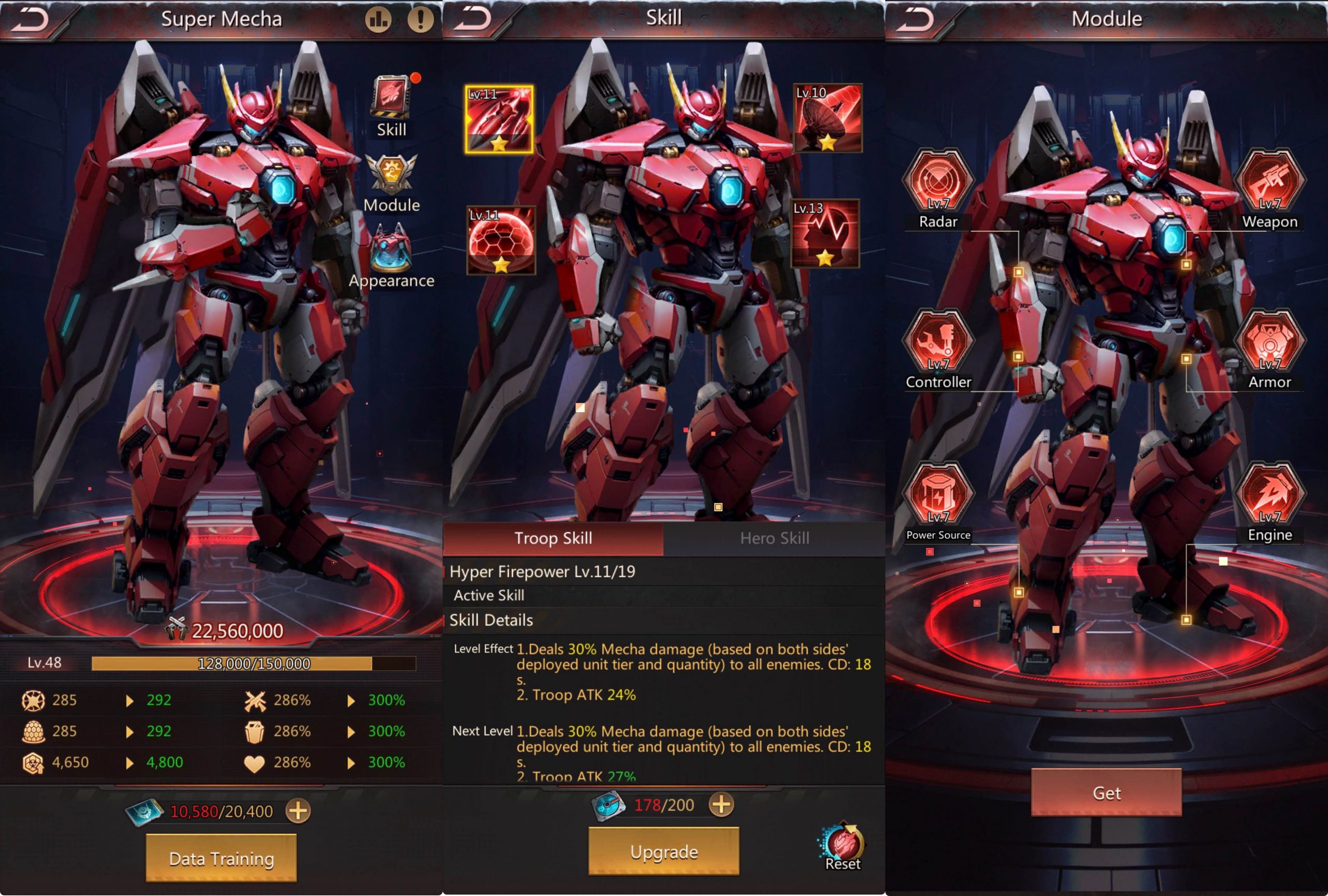
Task: Tap the plus beside 178/200 chips
Action: [x=722, y=805]
